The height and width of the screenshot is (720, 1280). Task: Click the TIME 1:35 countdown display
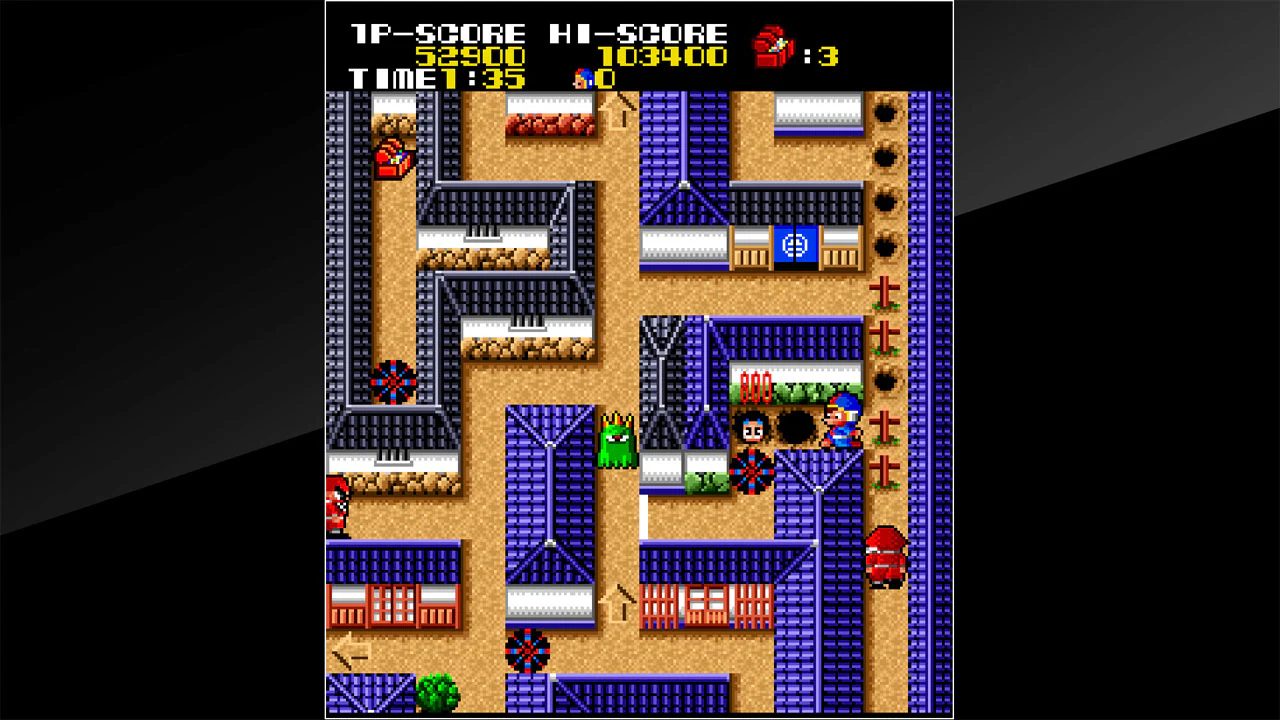point(435,78)
